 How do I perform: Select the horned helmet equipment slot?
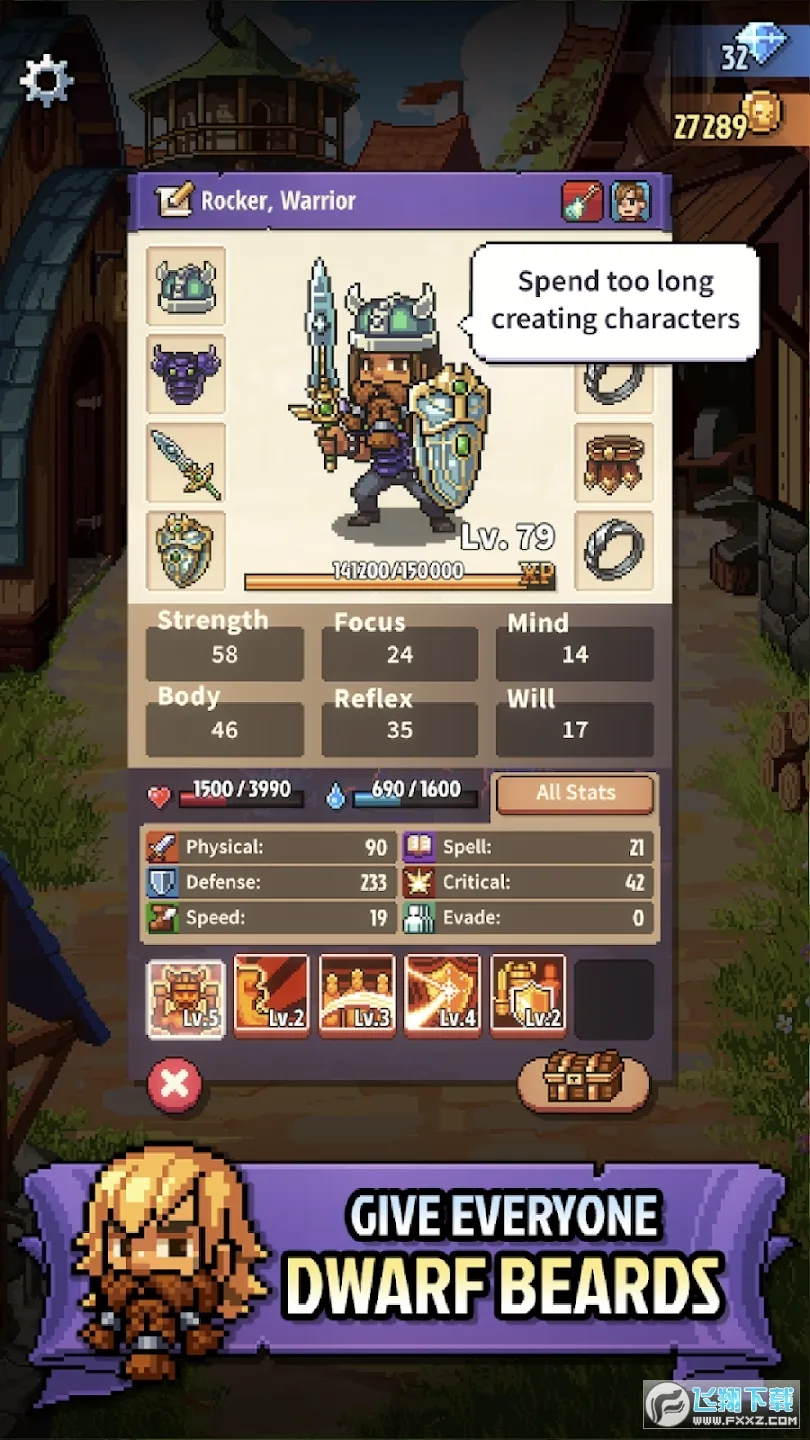click(x=186, y=287)
